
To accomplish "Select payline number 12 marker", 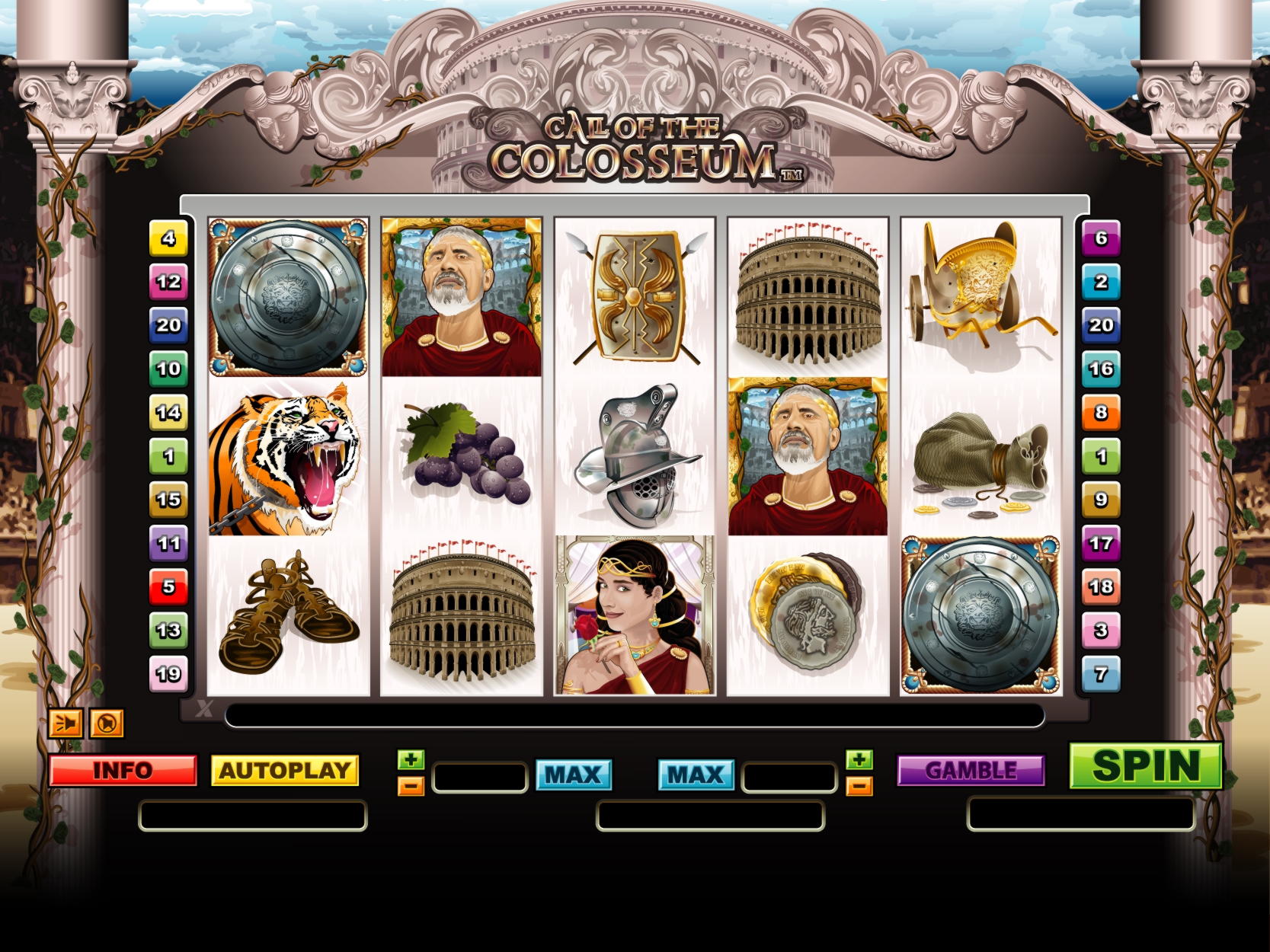I will coord(168,282).
